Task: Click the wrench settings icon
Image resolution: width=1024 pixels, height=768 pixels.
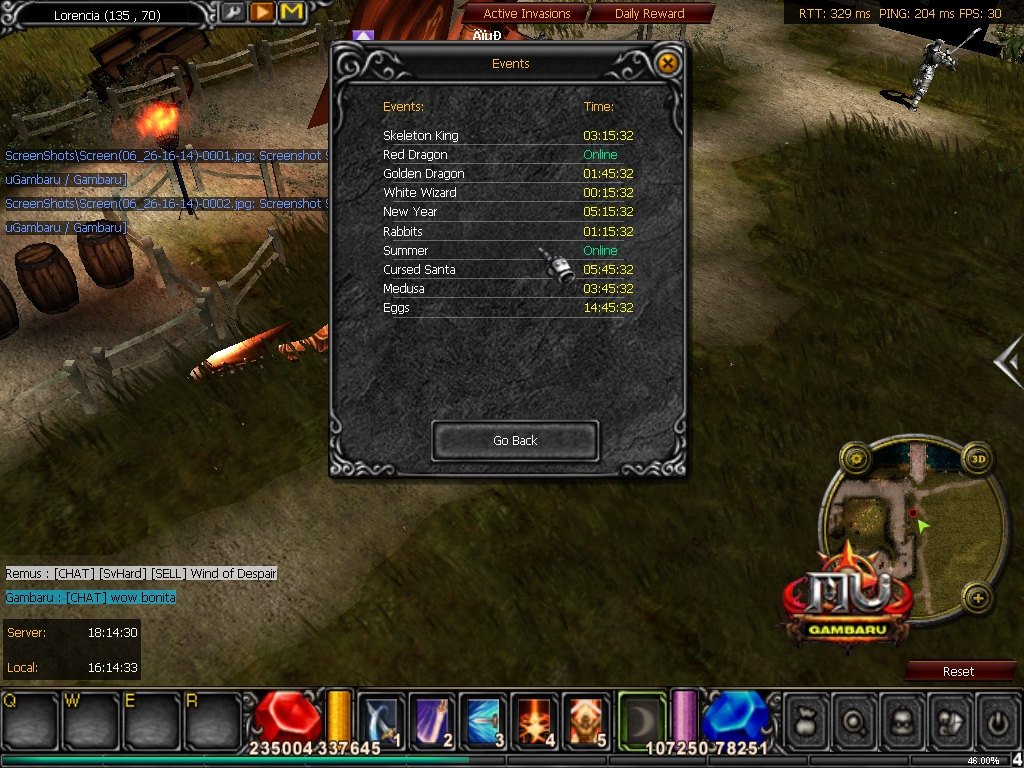Action: pos(233,12)
